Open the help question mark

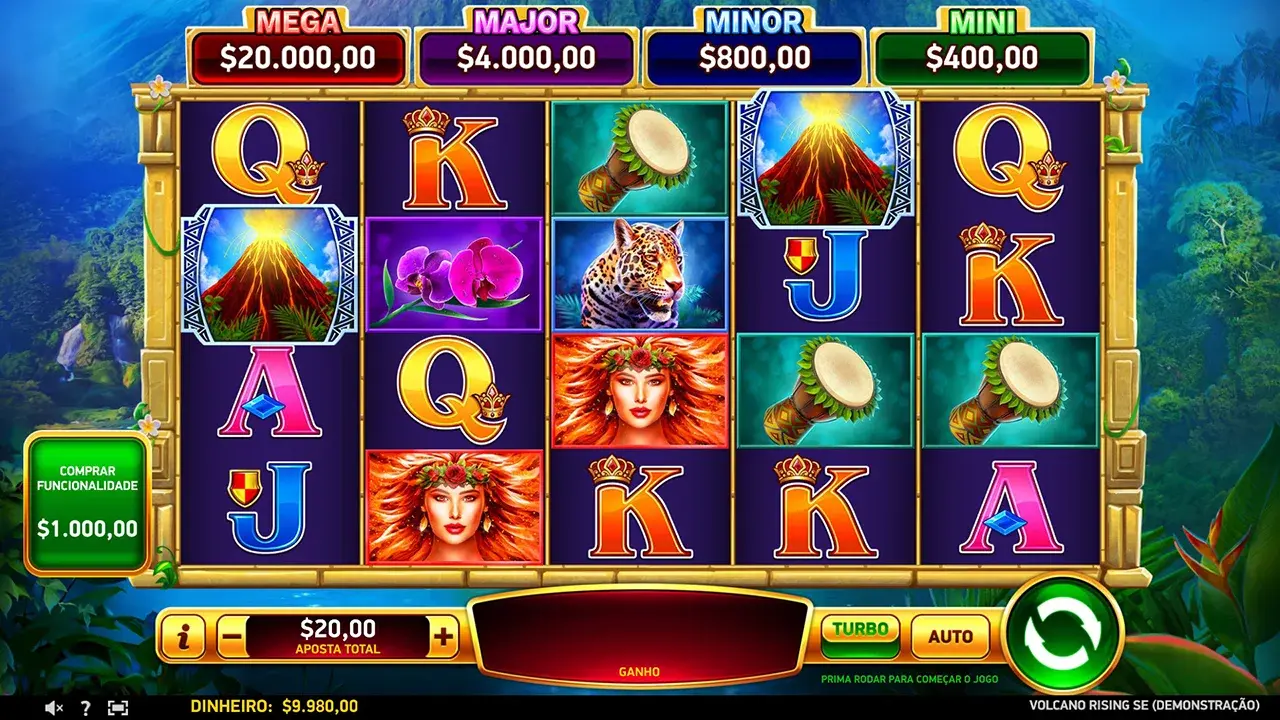click(x=85, y=707)
